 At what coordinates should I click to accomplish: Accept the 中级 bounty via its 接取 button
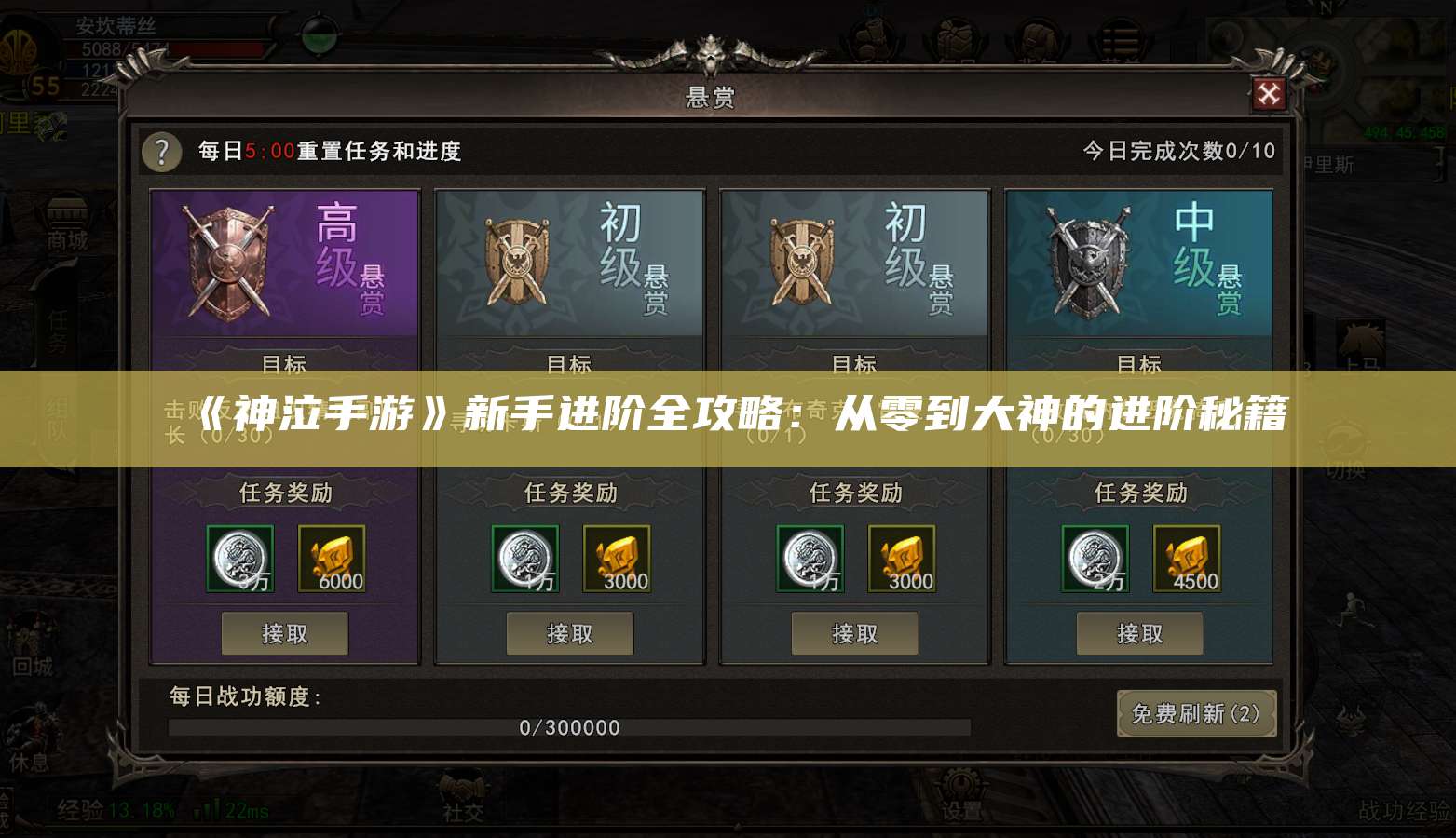click(1141, 633)
